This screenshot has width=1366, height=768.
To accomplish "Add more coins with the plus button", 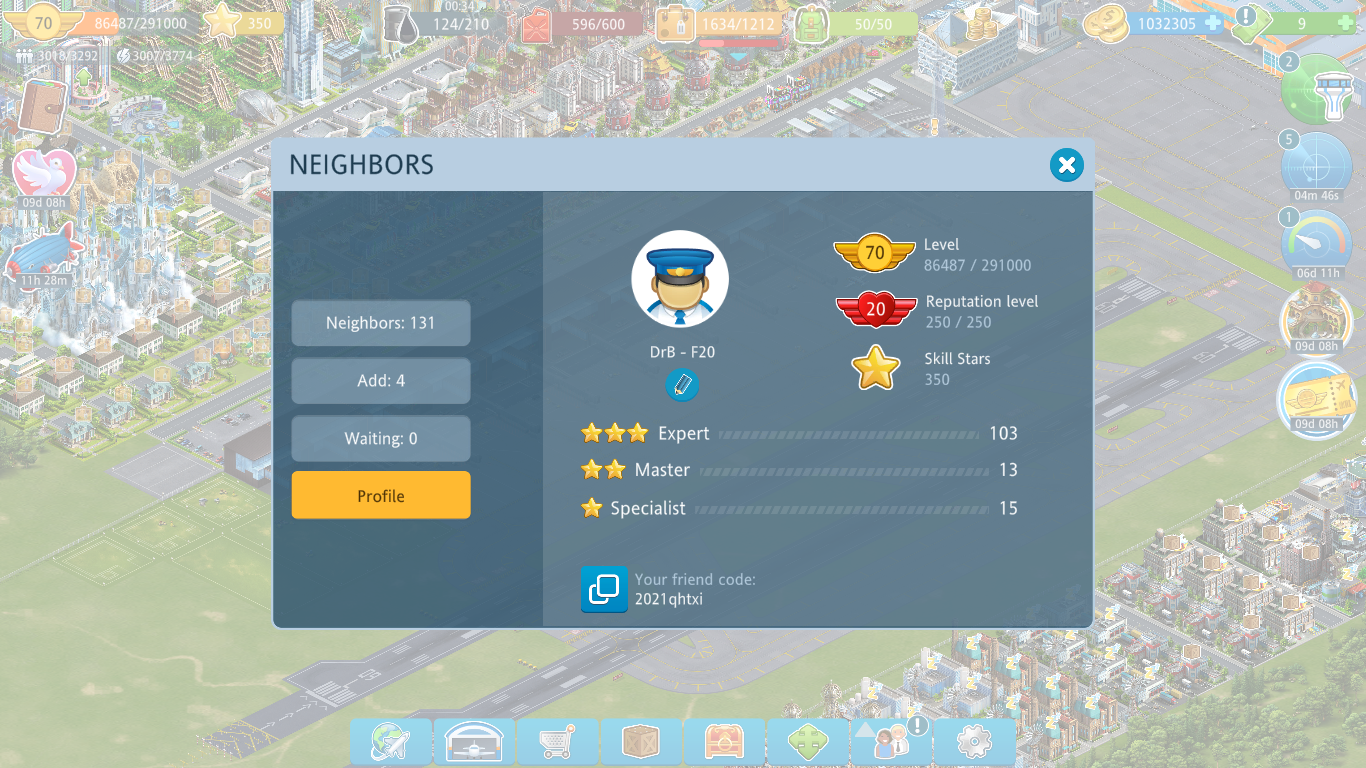I will pyautogui.click(x=1213, y=22).
